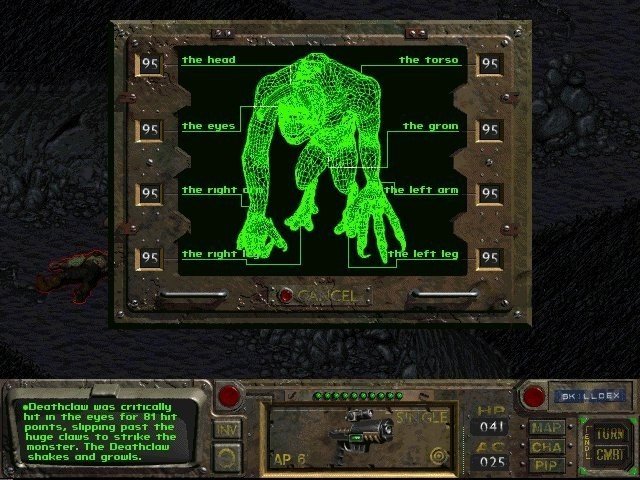
Task: Choose the left arm target
Action: (426, 190)
